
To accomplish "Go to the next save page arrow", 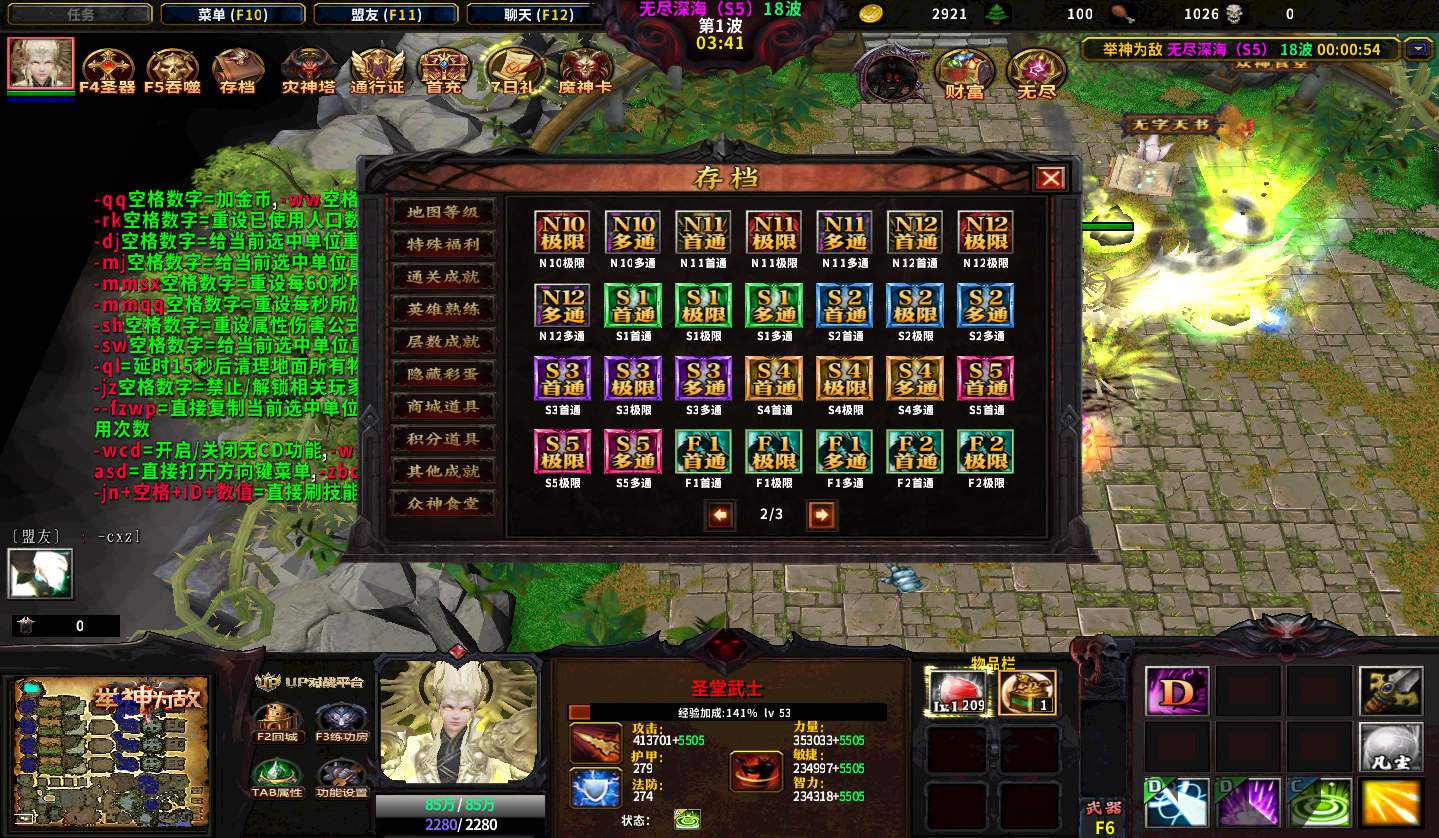I will [821, 515].
